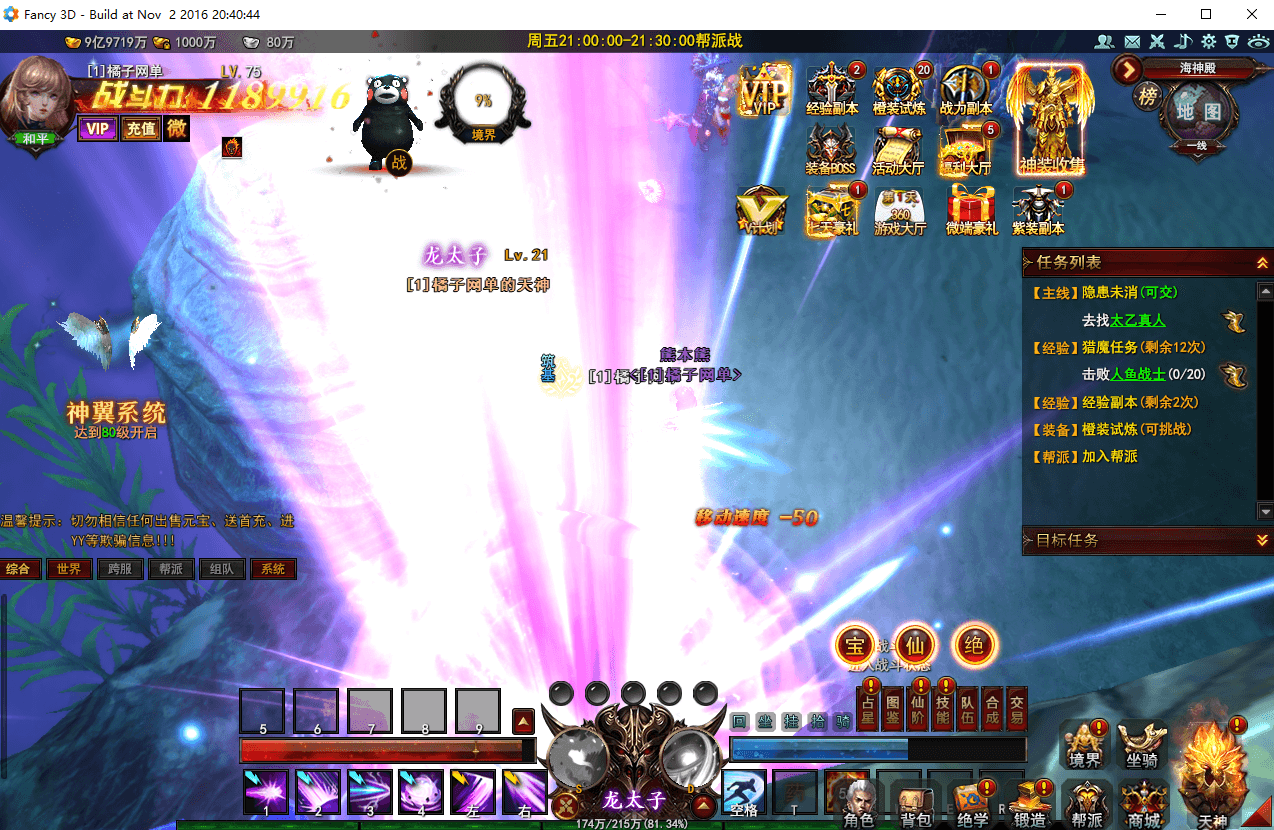Open the 坐骑 mount menu
1274x830 pixels.
pos(1143,745)
